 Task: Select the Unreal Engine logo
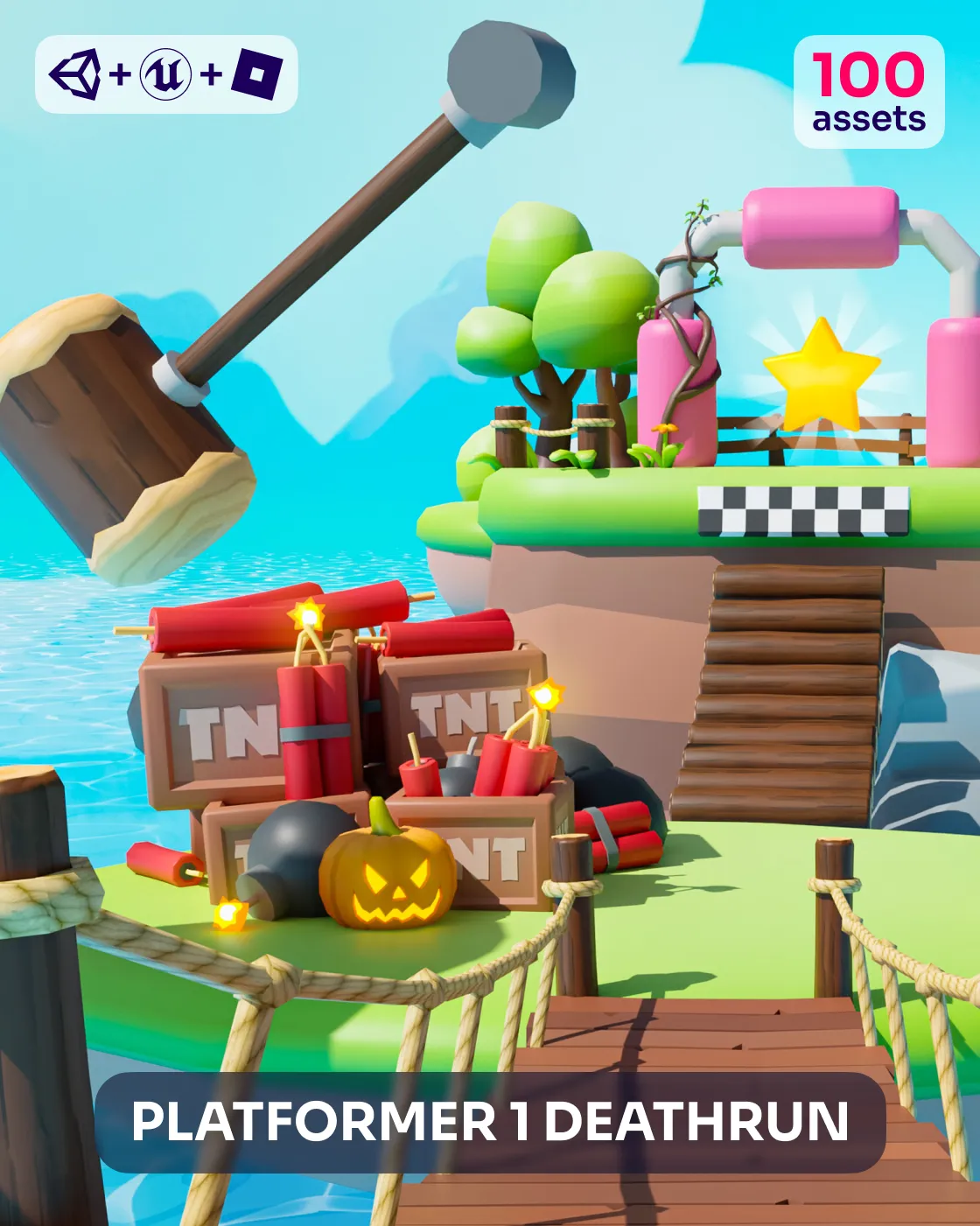pyautogui.click(x=165, y=74)
